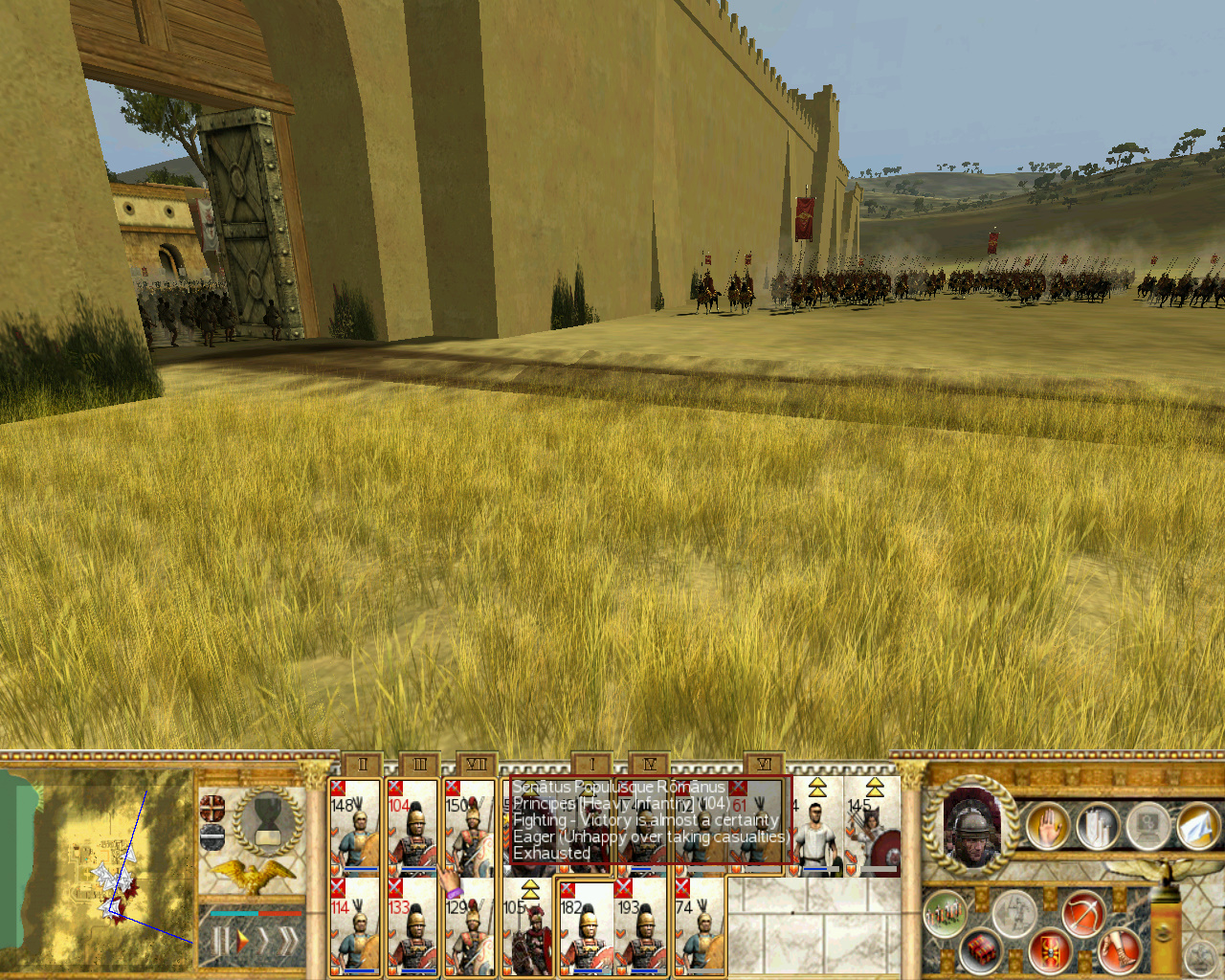Choose group tab II above unit cards

(362, 764)
